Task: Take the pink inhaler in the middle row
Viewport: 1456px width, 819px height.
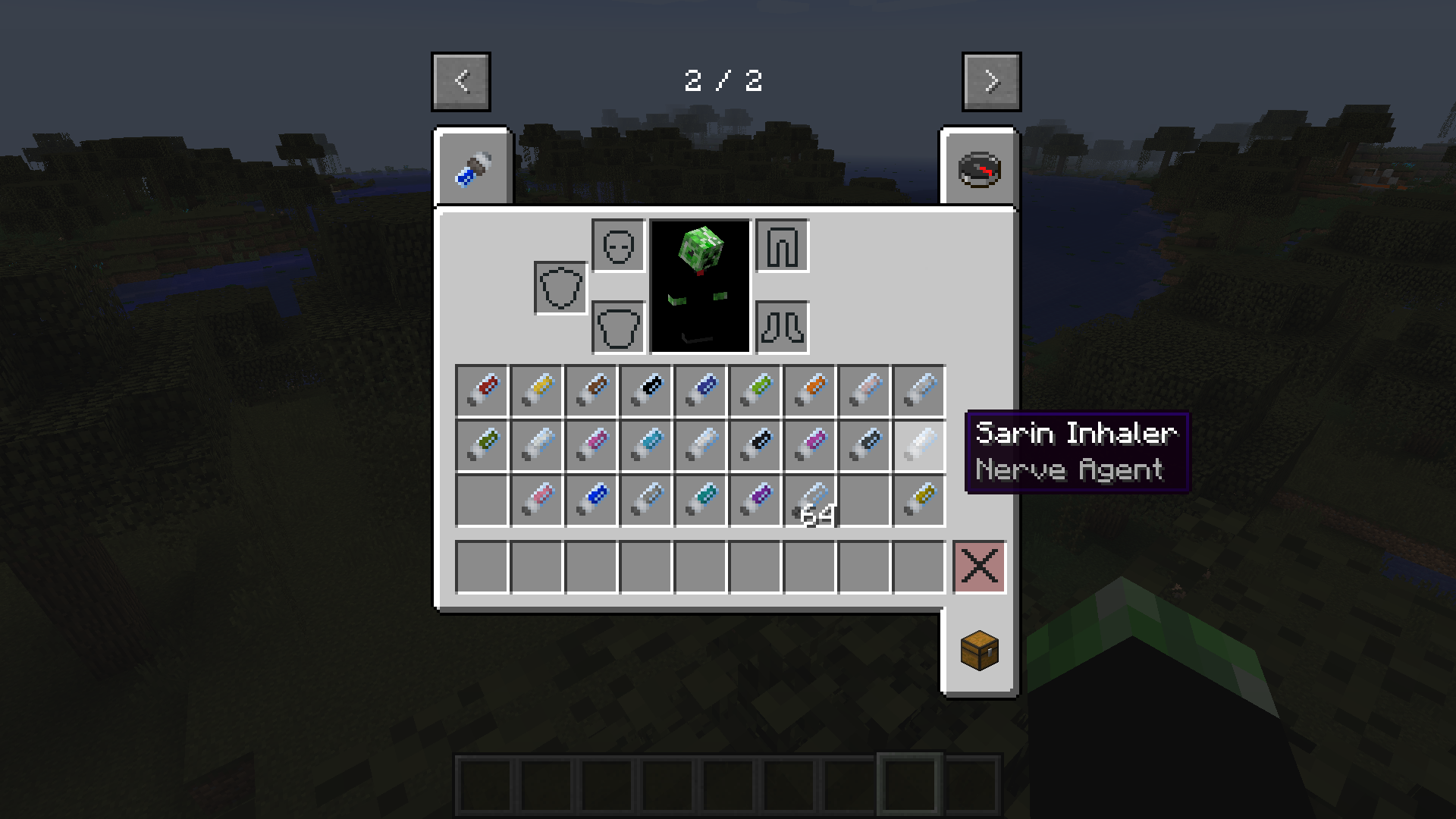Action: tap(592, 445)
